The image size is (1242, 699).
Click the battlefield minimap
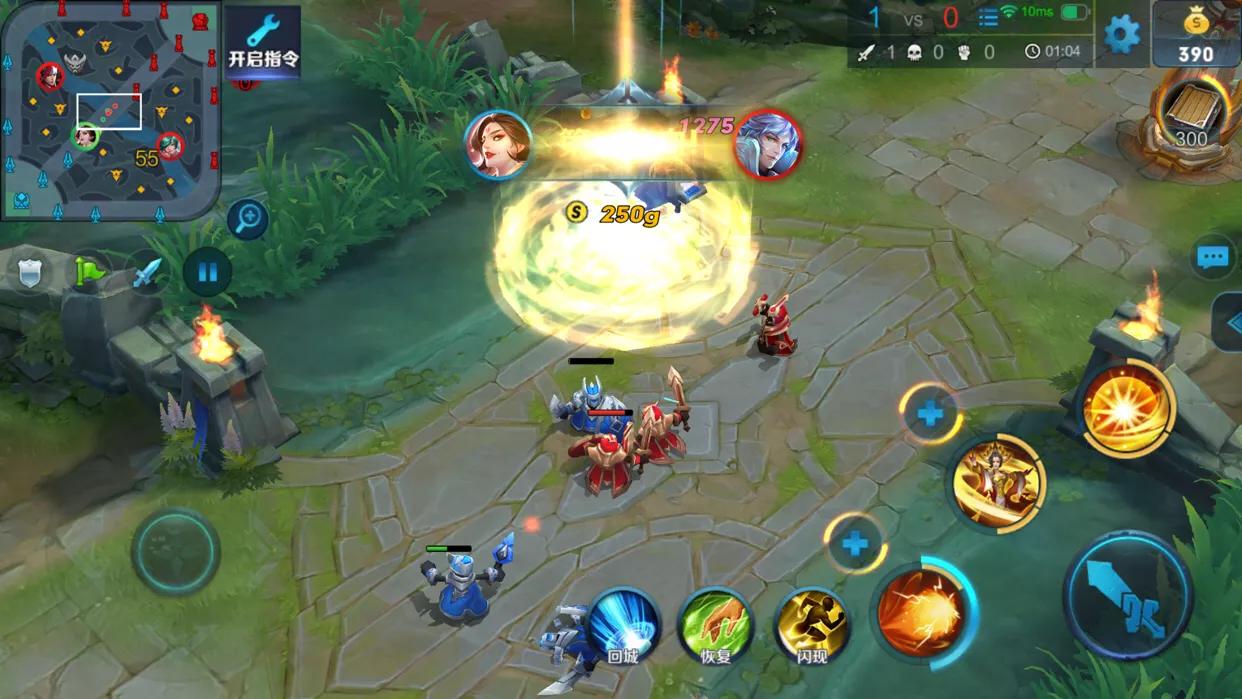click(109, 109)
